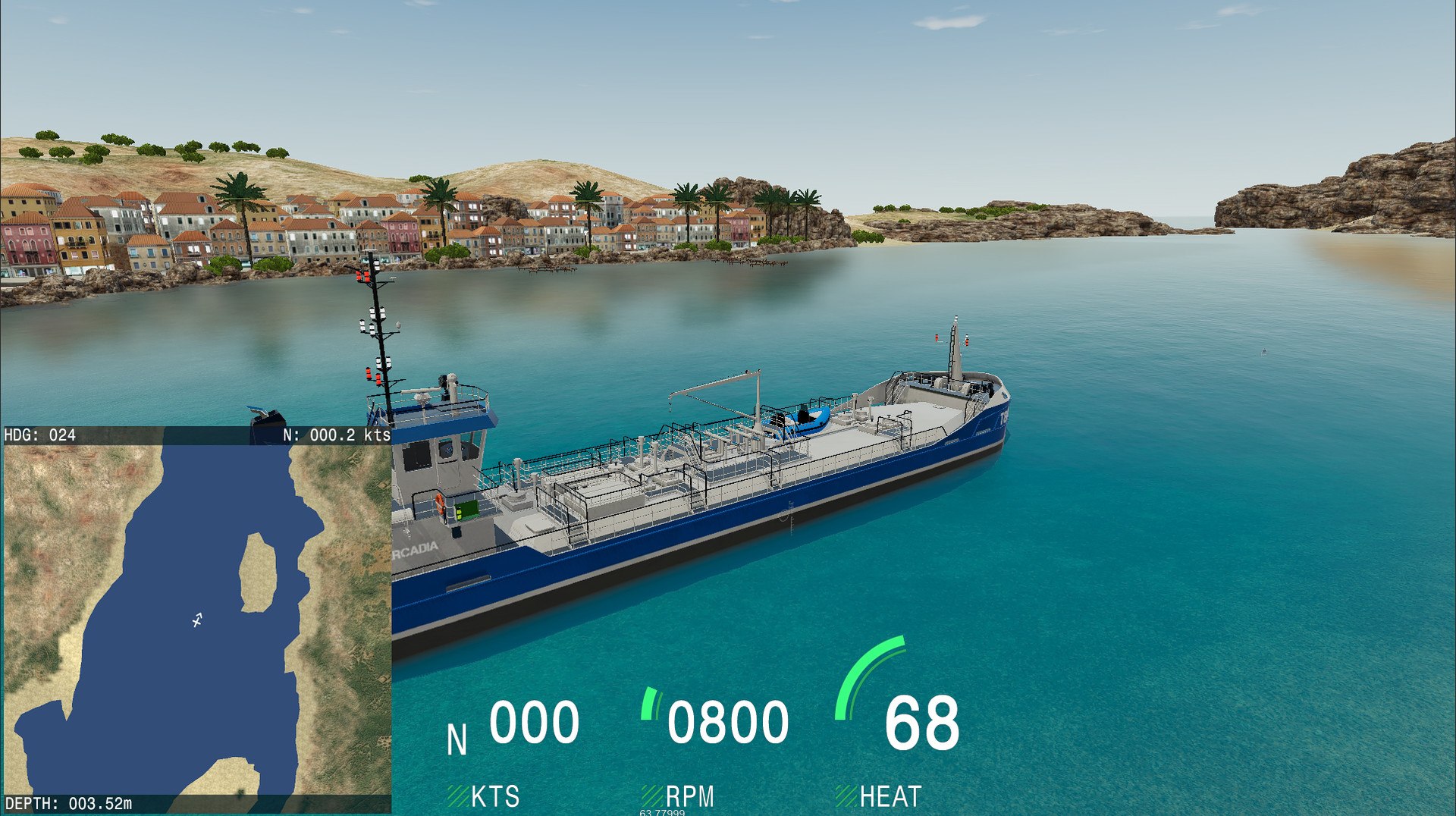Click the green striped icon beside RPM
1456x816 pixels.
(x=652, y=796)
